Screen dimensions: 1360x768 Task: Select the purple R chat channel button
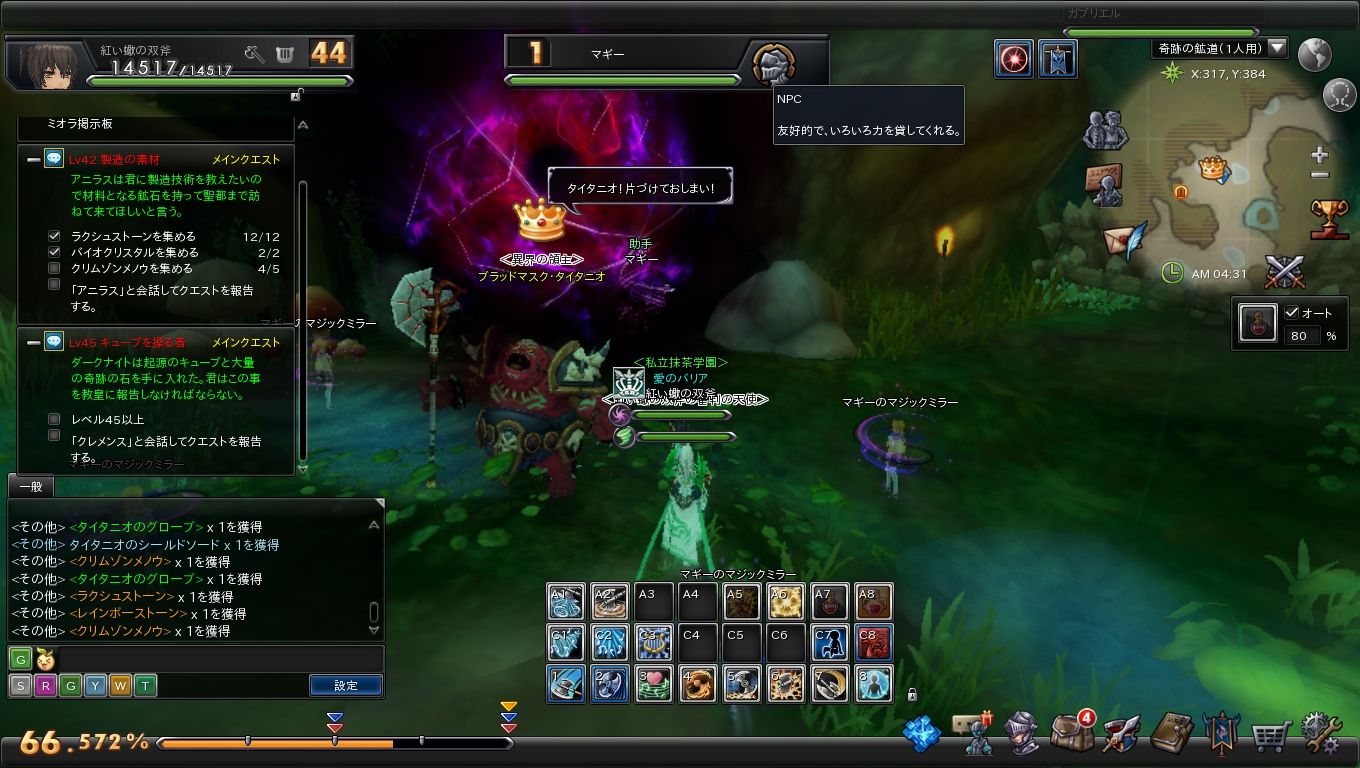tap(45, 686)
